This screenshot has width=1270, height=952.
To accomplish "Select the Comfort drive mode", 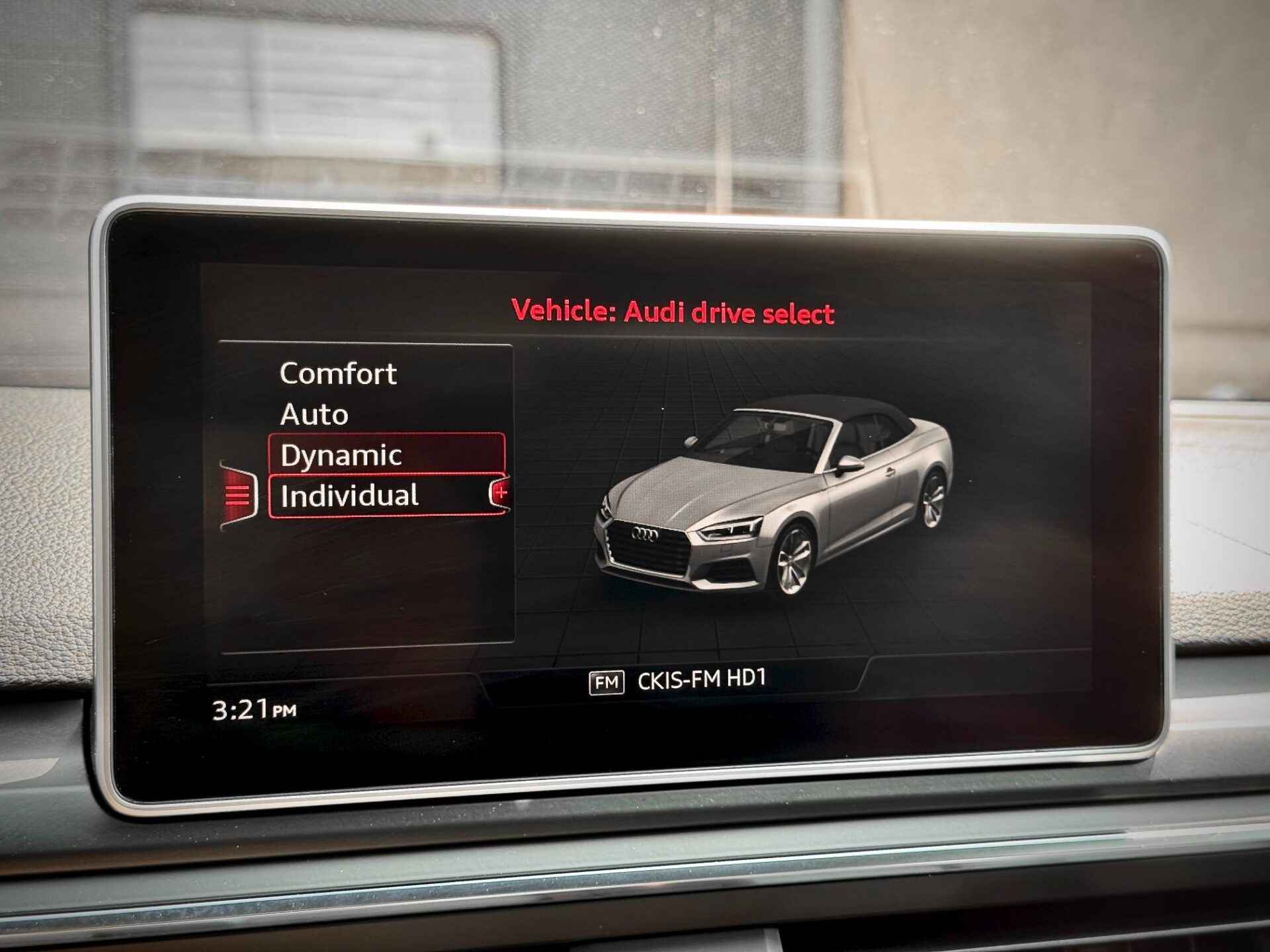I will point(338,374).
